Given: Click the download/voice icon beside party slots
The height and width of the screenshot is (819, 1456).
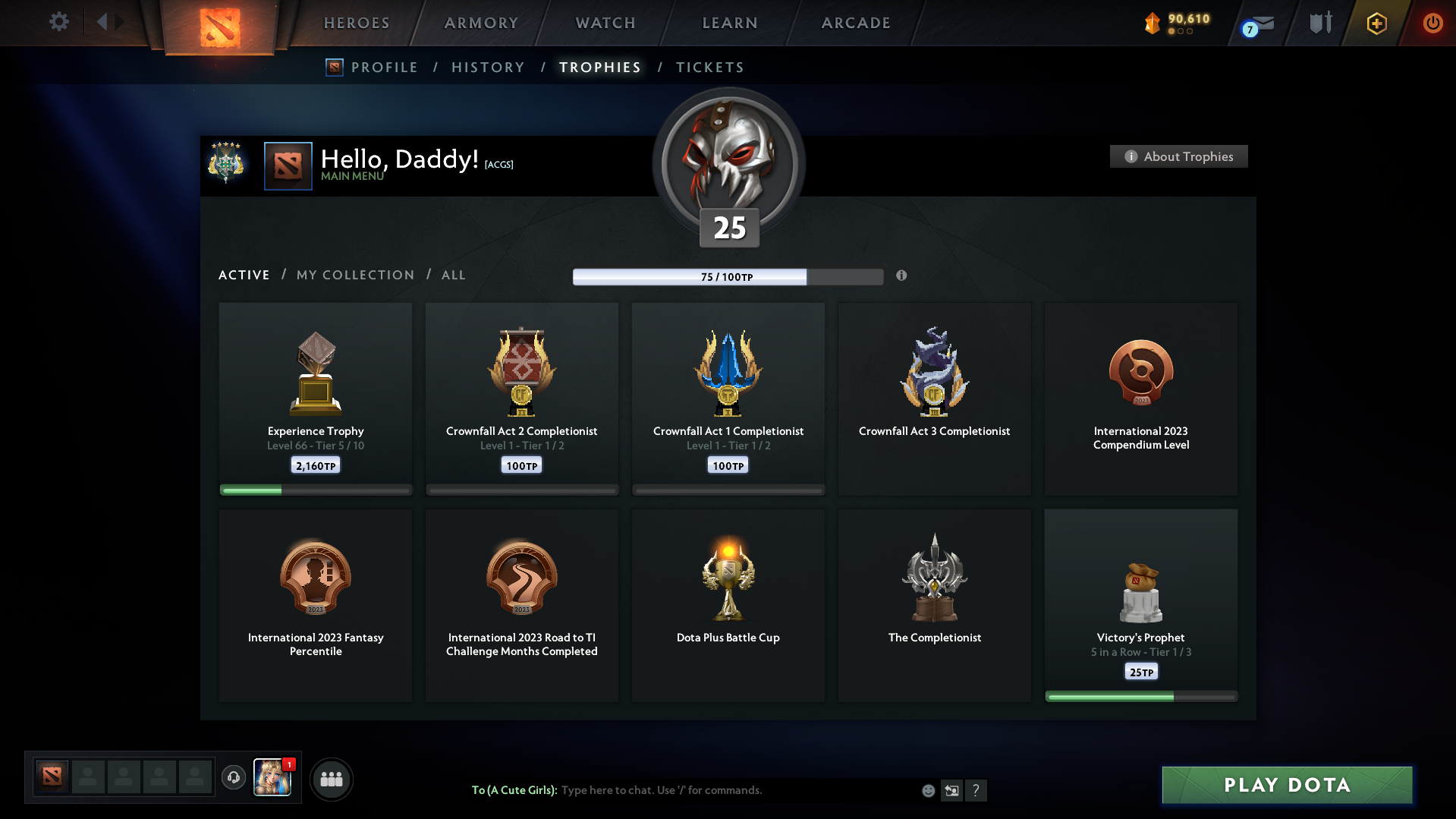Looking at the screenshot, I should tap(234, 778).
